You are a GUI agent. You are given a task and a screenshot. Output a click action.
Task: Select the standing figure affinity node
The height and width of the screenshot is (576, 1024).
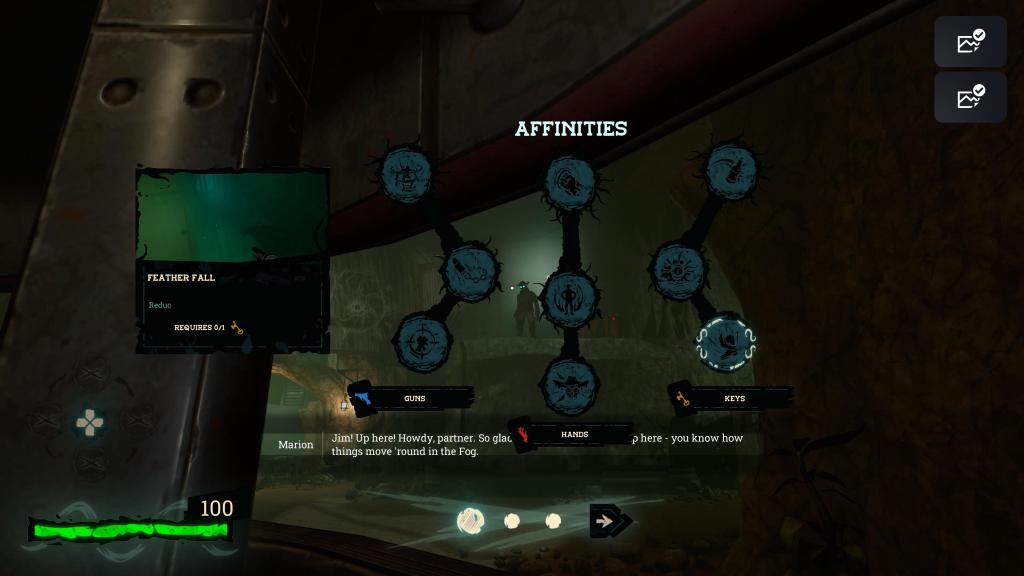[570, 298]
